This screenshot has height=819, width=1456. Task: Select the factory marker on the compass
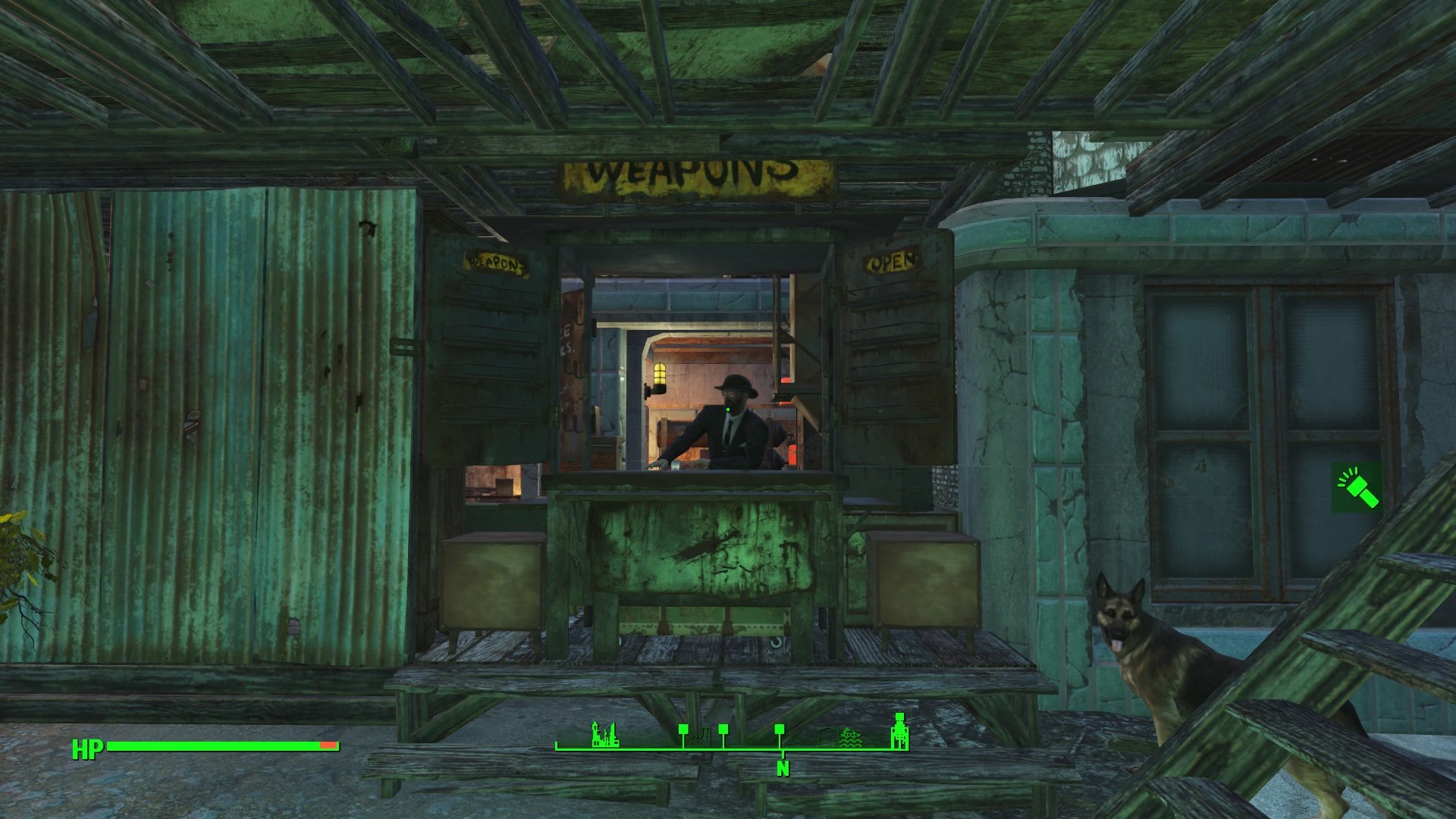(x=702, y=734)
